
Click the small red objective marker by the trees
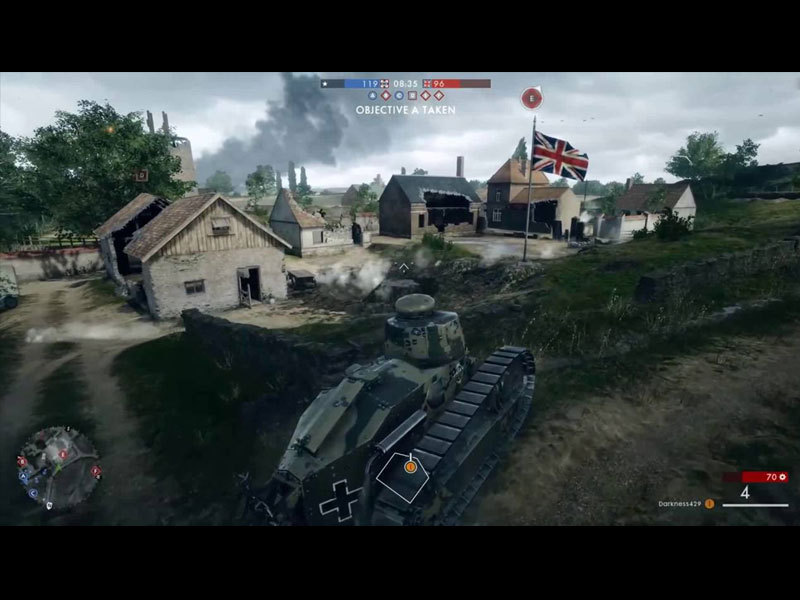[142, 175]
